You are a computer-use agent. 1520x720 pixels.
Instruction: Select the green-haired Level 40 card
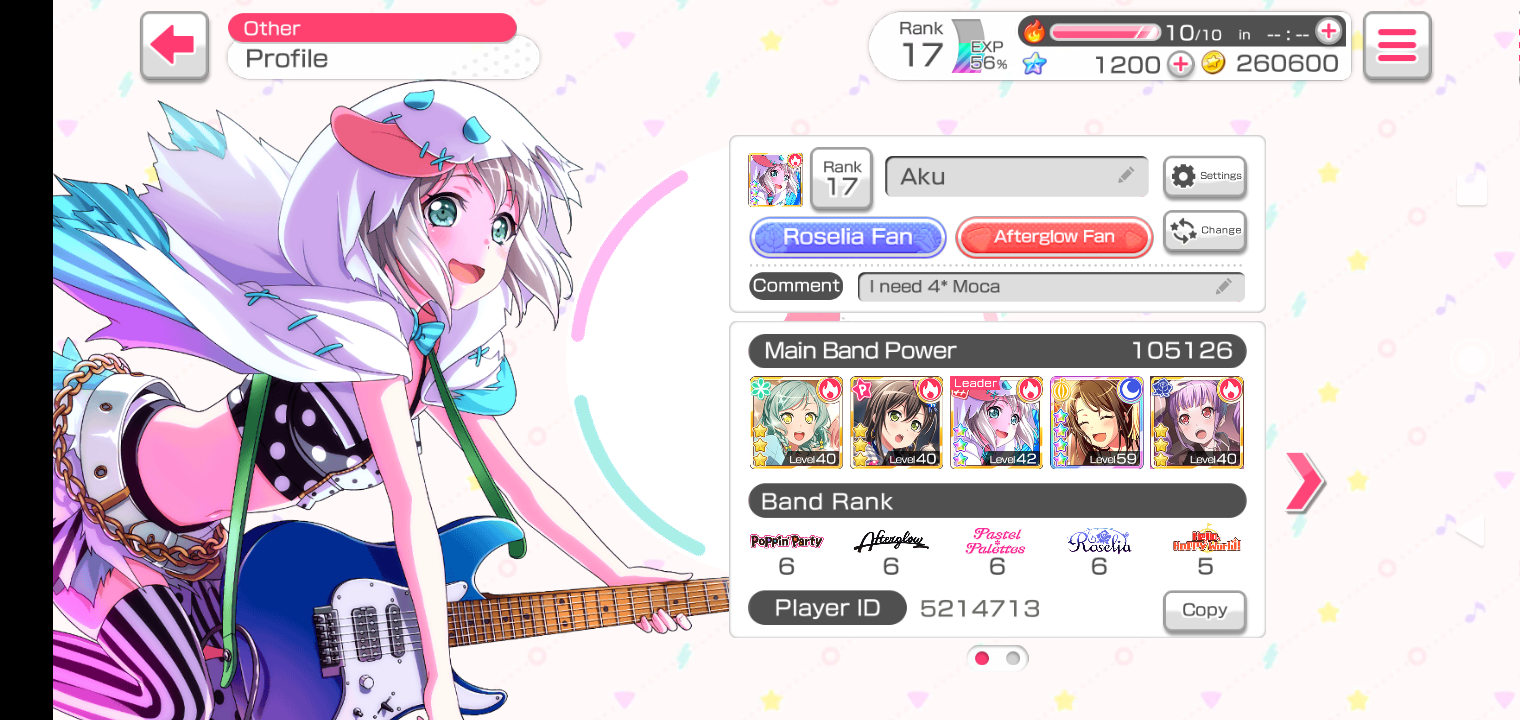coord(796,422)
